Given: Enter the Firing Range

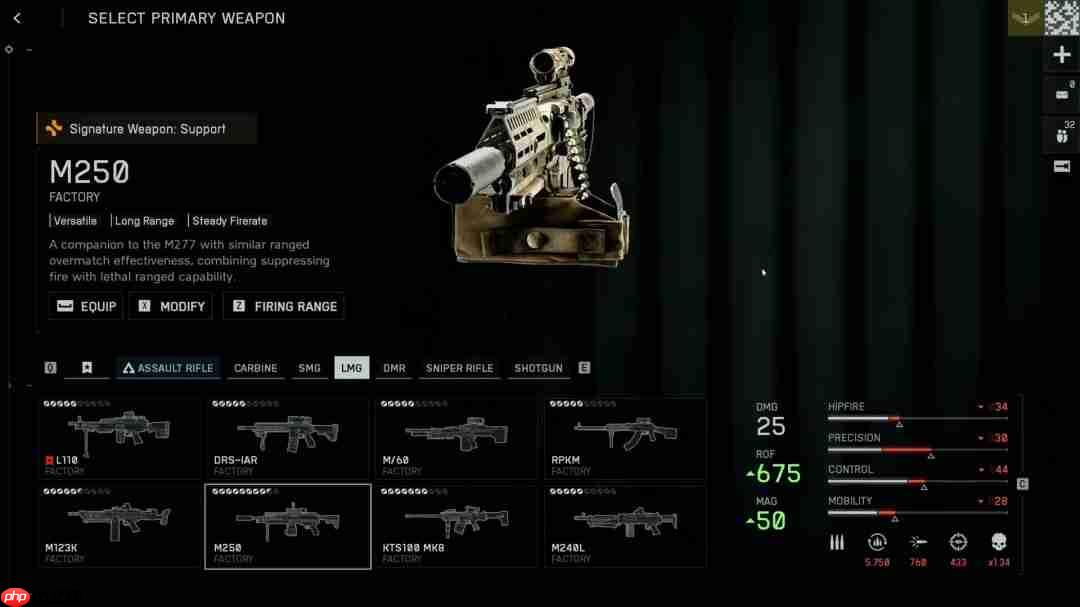Looking at the screenshot, I should click(x=284, y=306).
